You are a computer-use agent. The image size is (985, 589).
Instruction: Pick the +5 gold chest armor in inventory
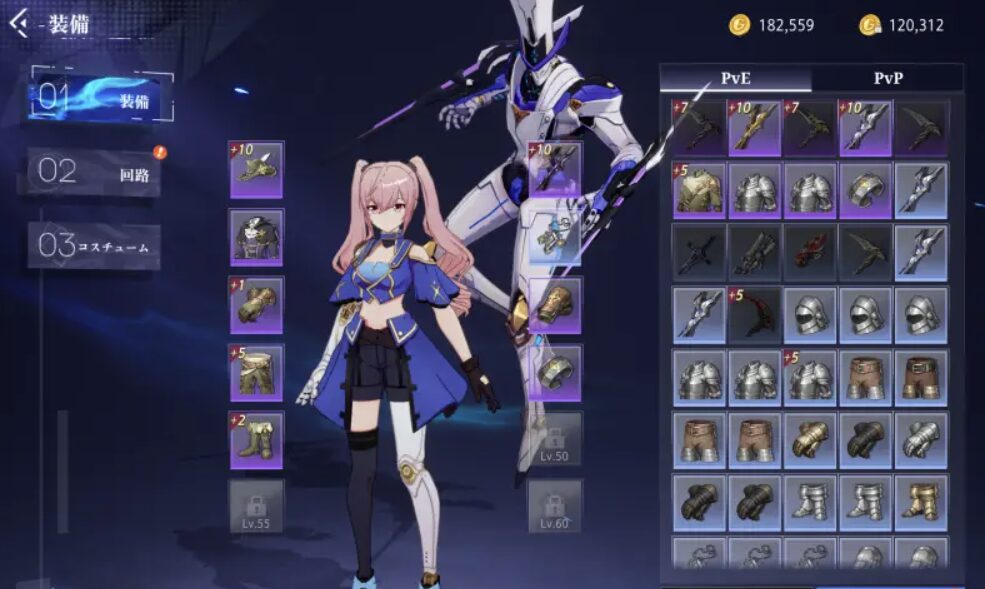pos(700,190)
